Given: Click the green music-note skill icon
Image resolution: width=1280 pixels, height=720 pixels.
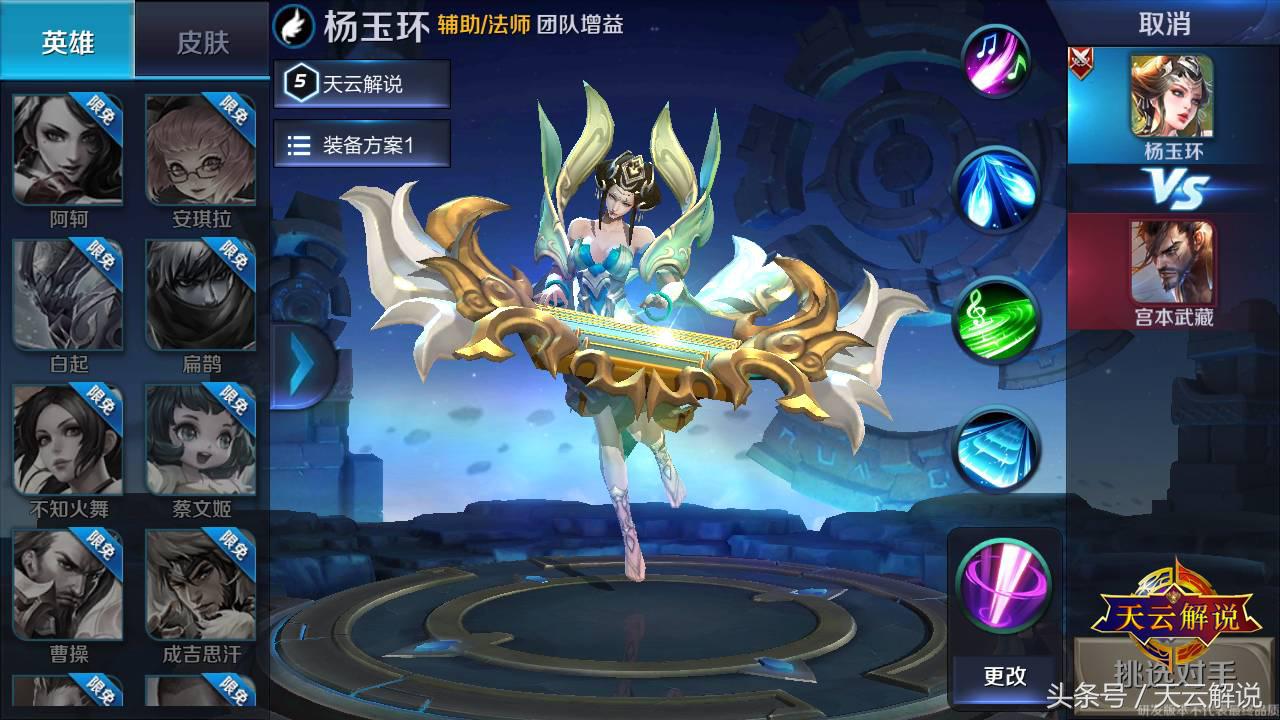Looking at the screenshot, I should tap(1001, 320).
